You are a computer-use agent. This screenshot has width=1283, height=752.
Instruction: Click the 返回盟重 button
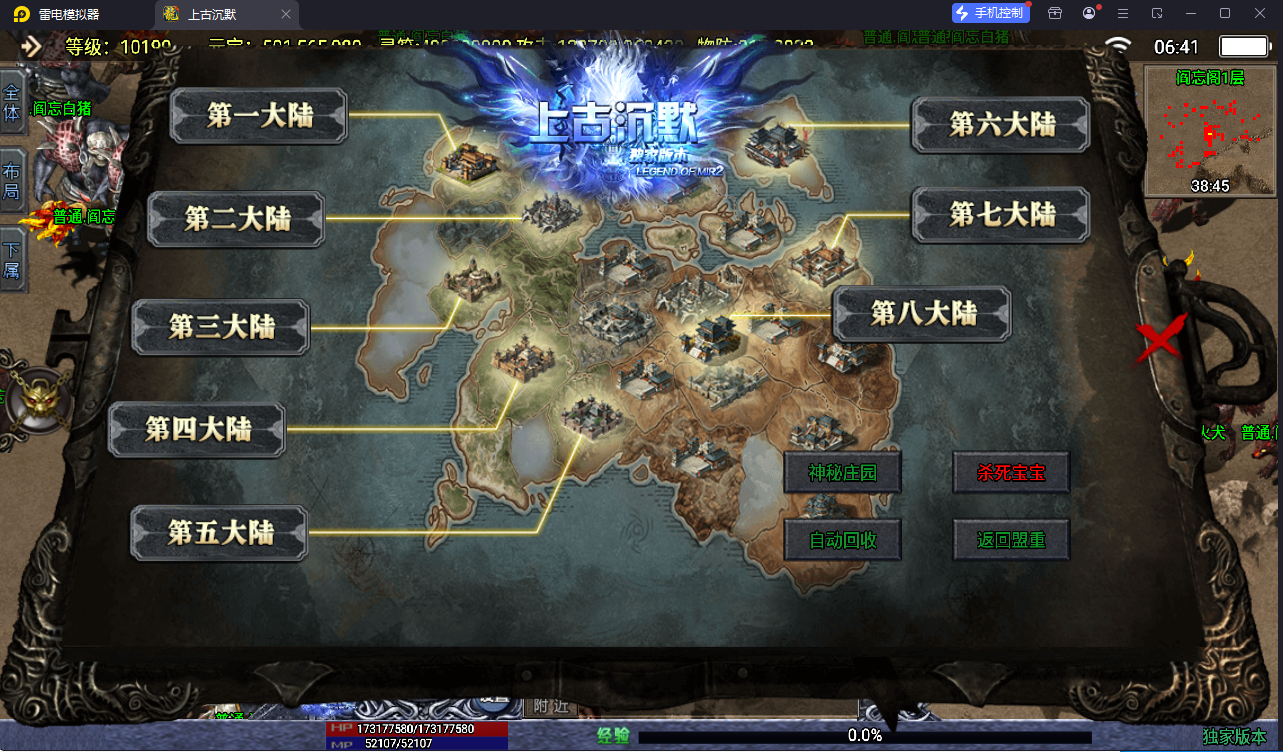tap(1011, 540)
